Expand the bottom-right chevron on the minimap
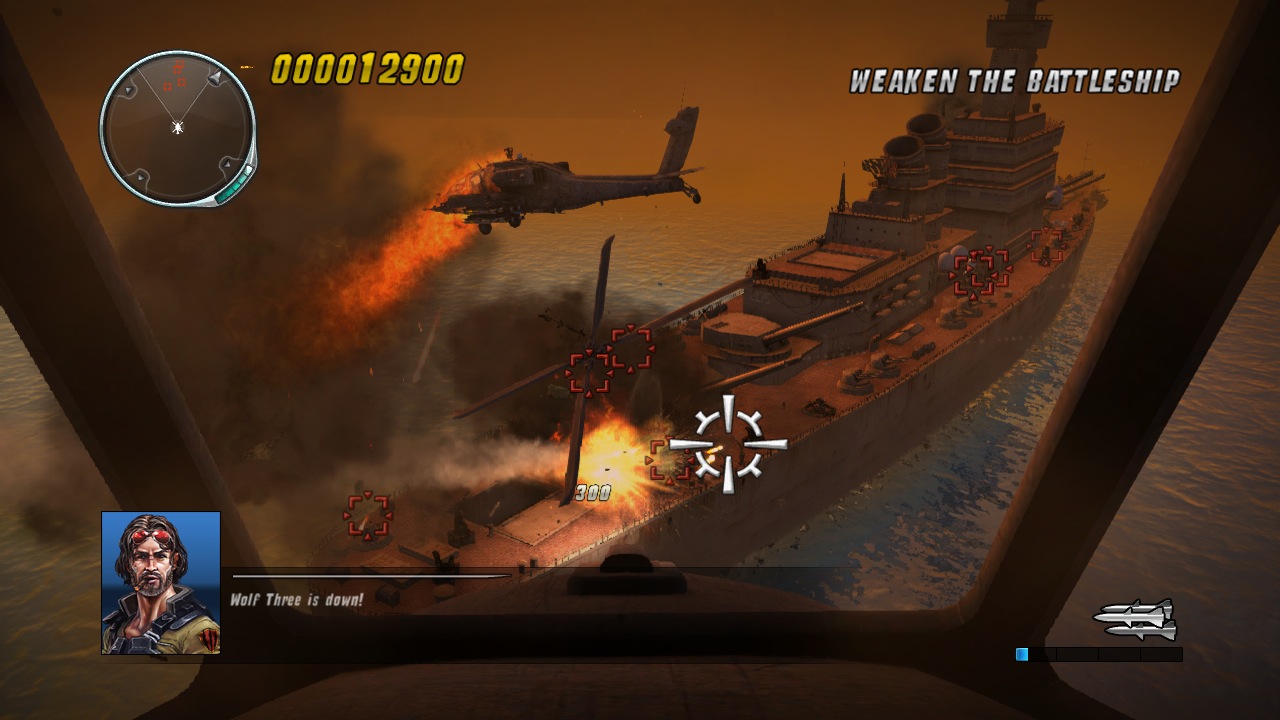This screenshot has width=1280, height=720. pos(227,164)
